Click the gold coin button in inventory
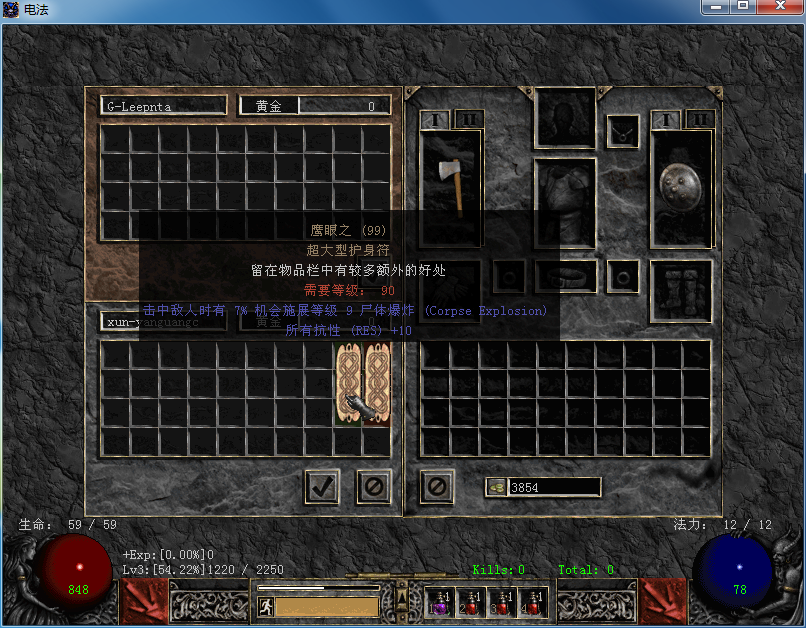The height and width of the screenshot is (628, 806). coord(497,487)
